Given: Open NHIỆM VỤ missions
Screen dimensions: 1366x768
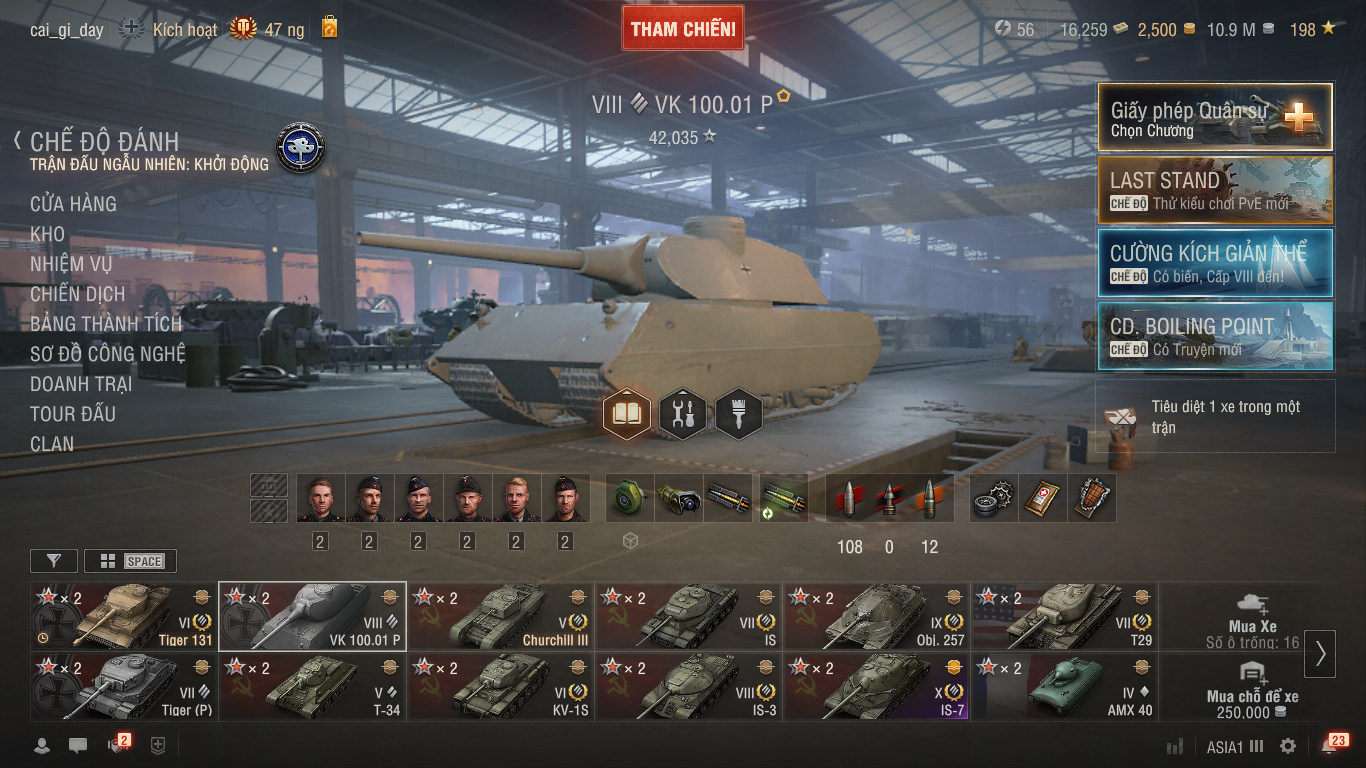Looking at the screenshot, I should click(71, 264).
